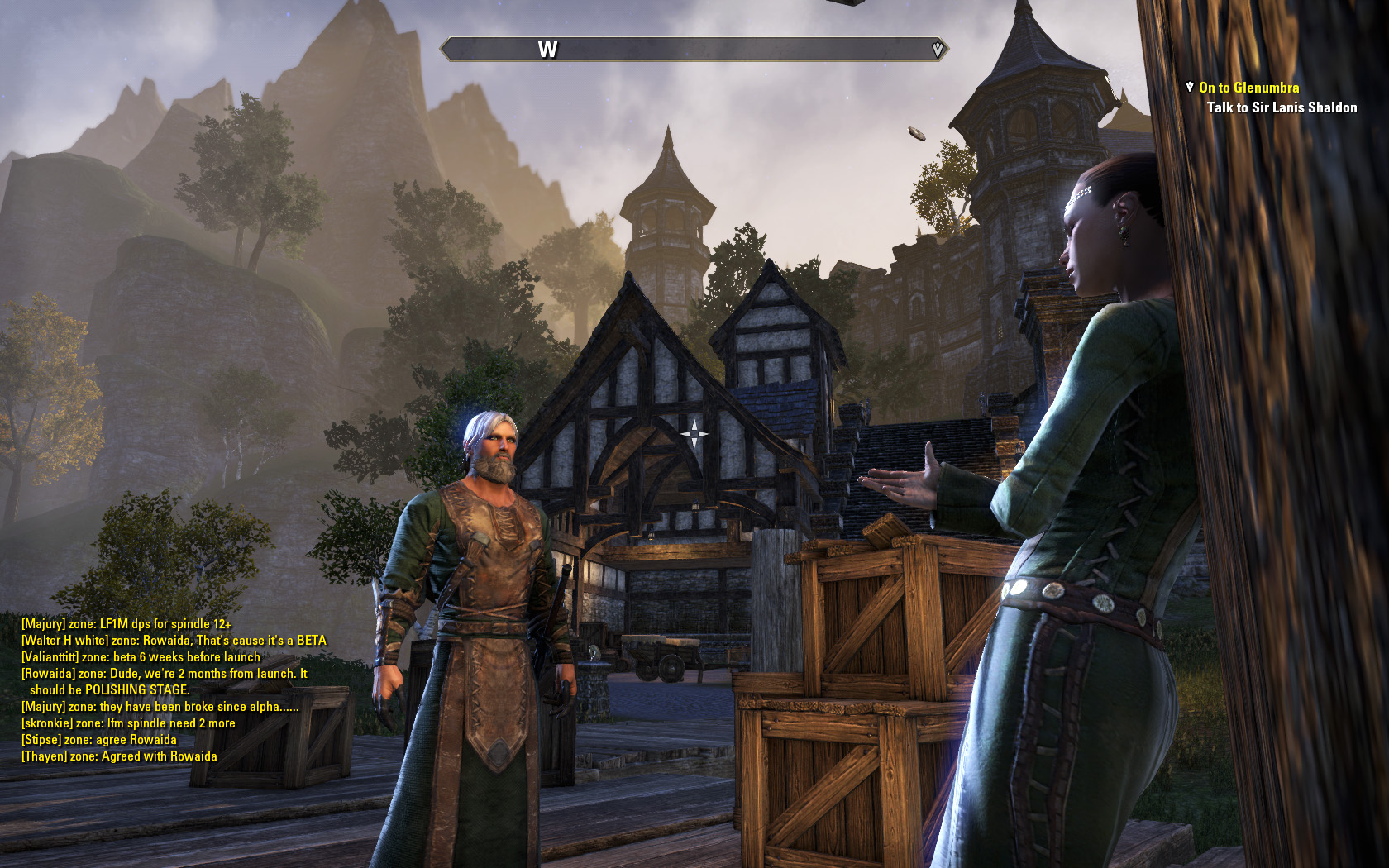
Task: Click the Talk to Sir Lanis Shaldon objective
Action: click(x=1281, y=107)
